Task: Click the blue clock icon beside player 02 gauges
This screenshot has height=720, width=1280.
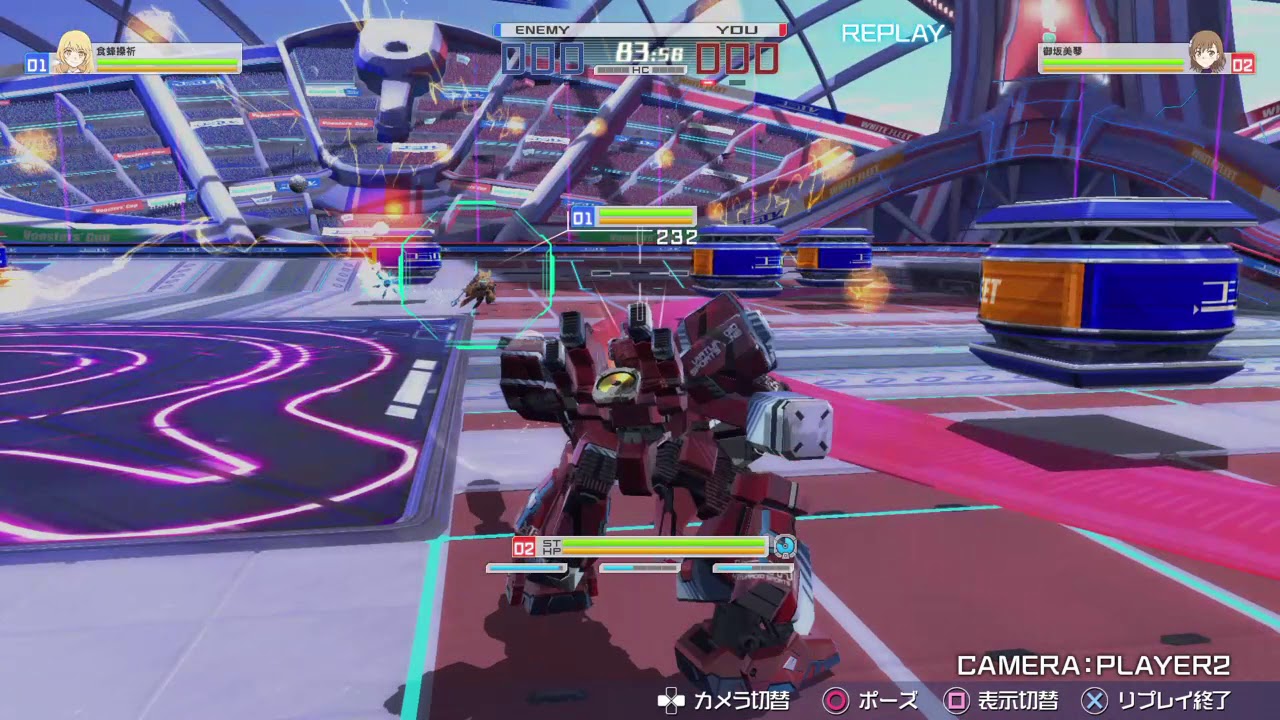Action: (786, 546)
